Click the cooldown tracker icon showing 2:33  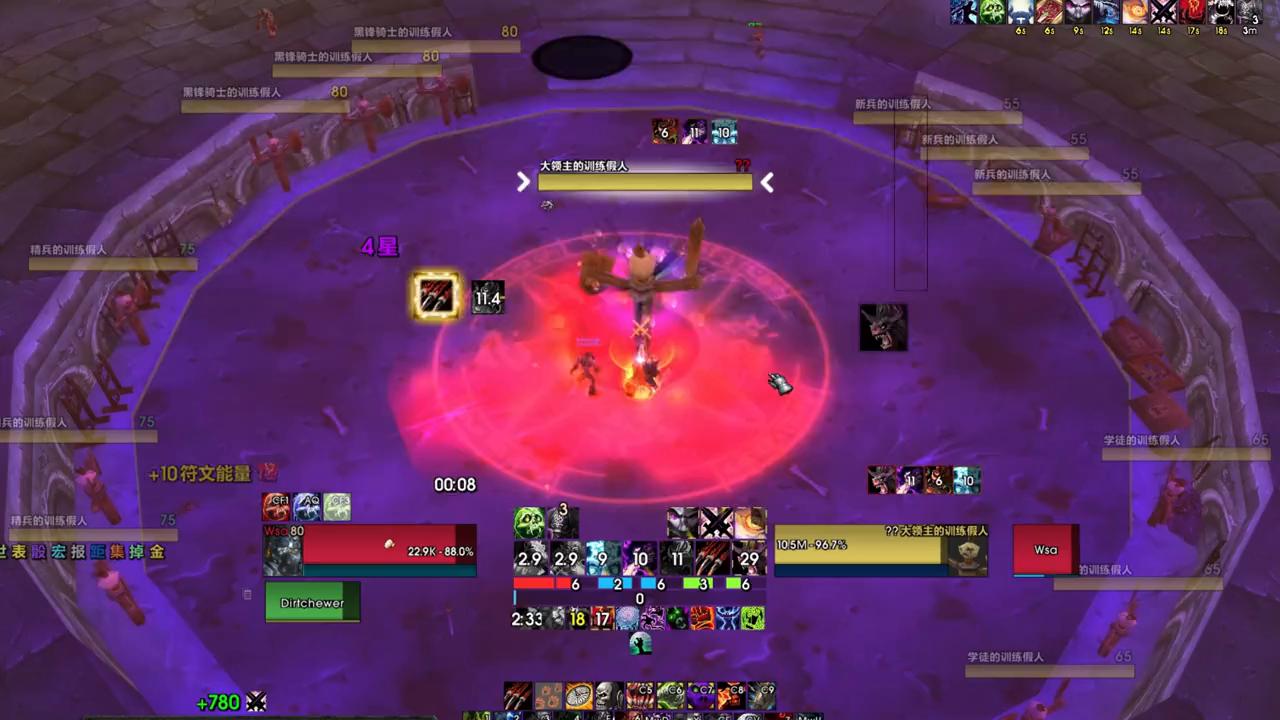pos(527,618)
